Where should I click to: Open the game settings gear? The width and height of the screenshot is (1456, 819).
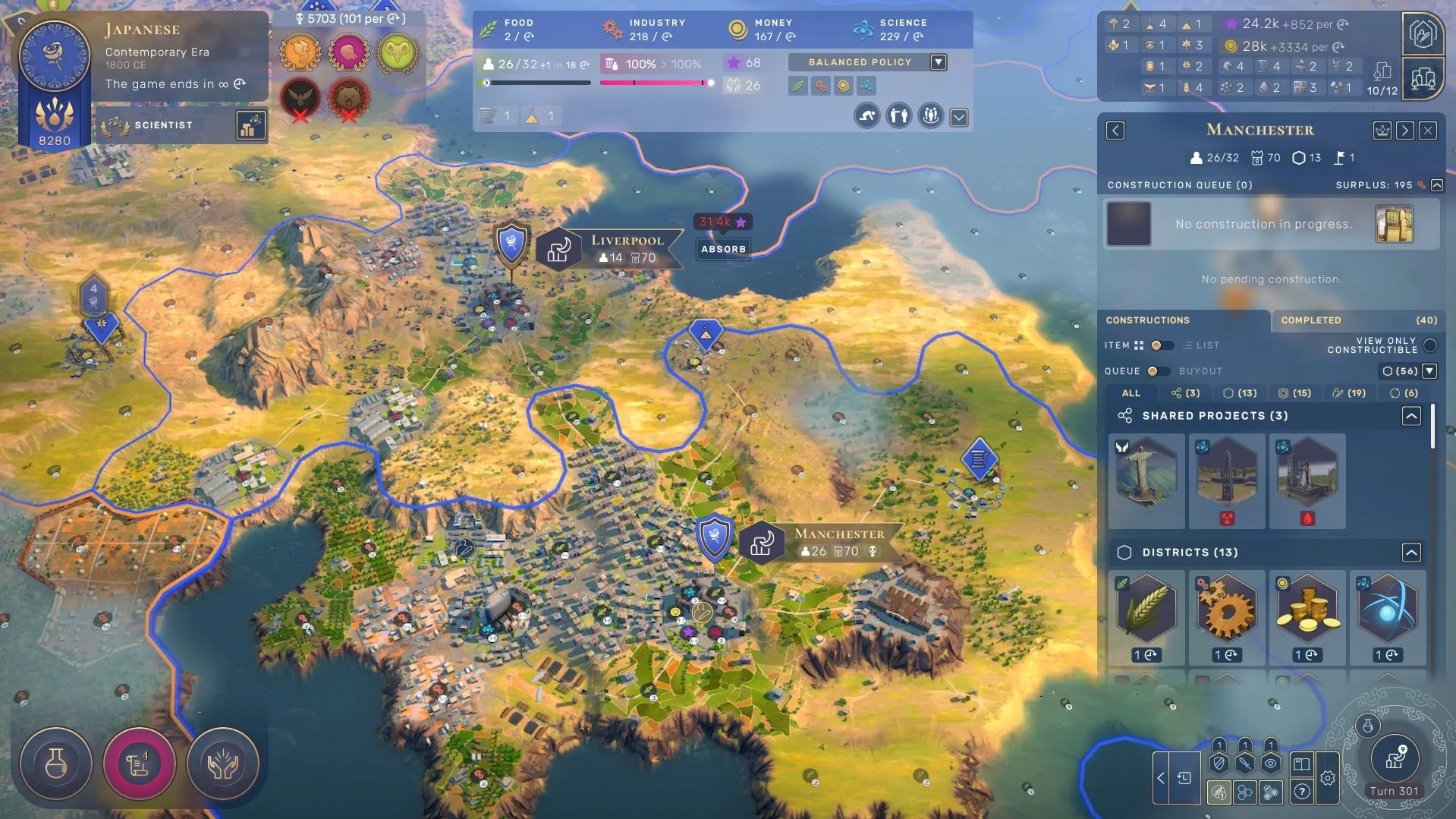(x=1327, y=778)
